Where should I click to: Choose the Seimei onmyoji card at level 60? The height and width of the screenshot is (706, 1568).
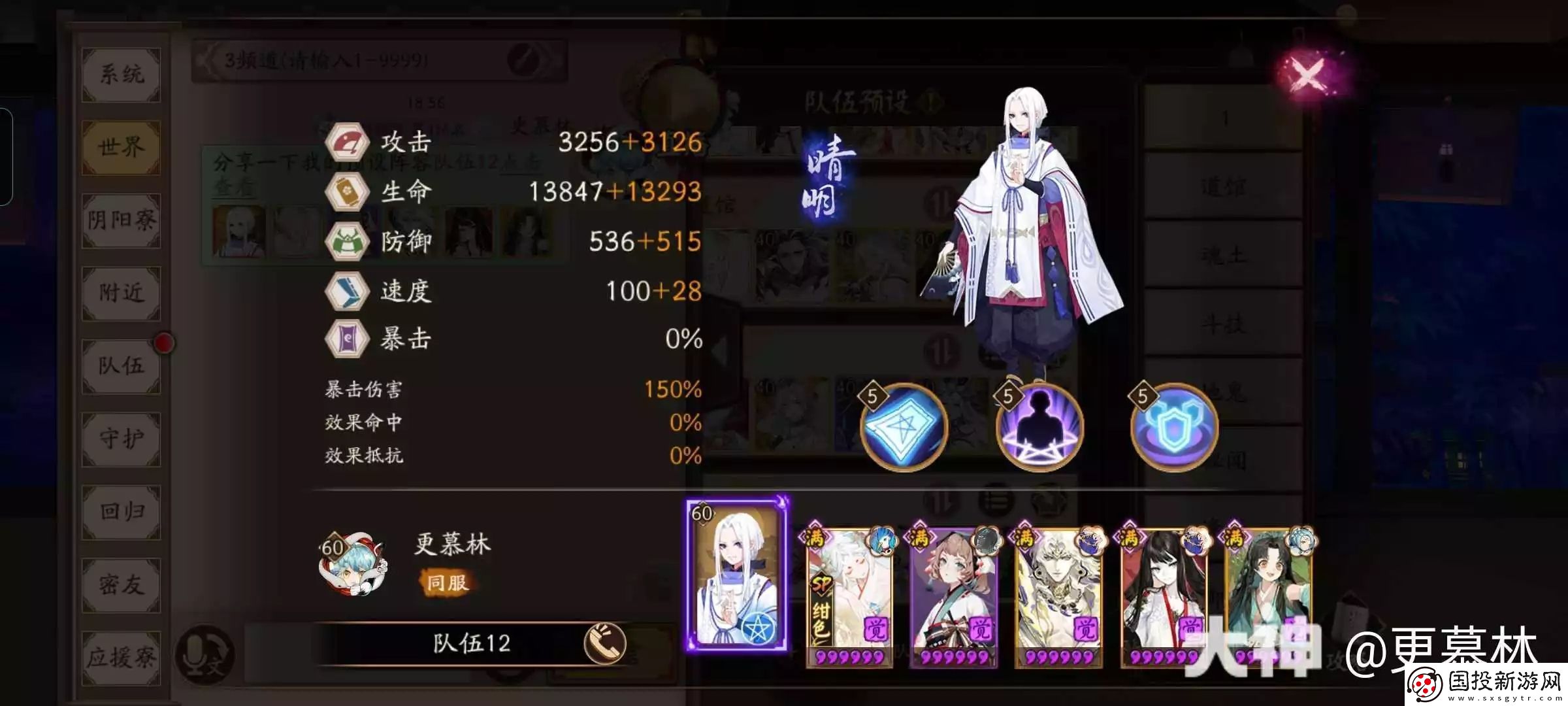pyautogui.click(x=737, y=575)
